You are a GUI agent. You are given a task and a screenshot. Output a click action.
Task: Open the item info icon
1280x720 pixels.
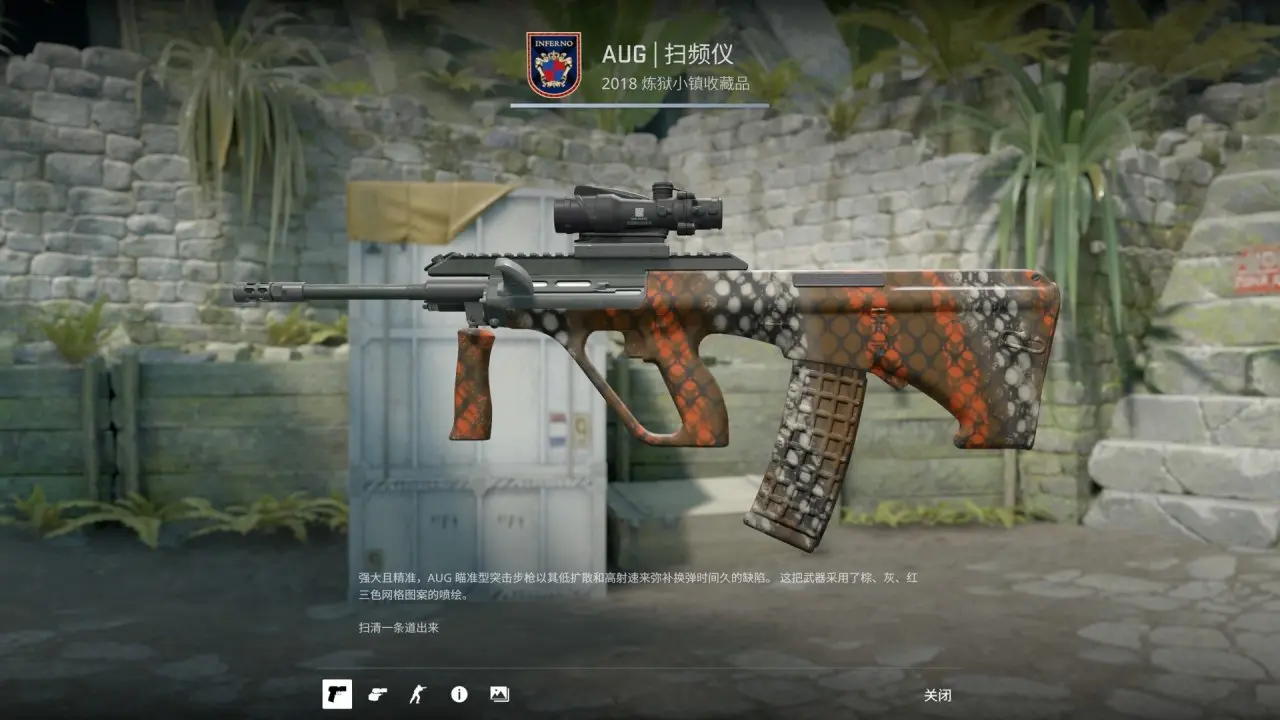point(459,694)
